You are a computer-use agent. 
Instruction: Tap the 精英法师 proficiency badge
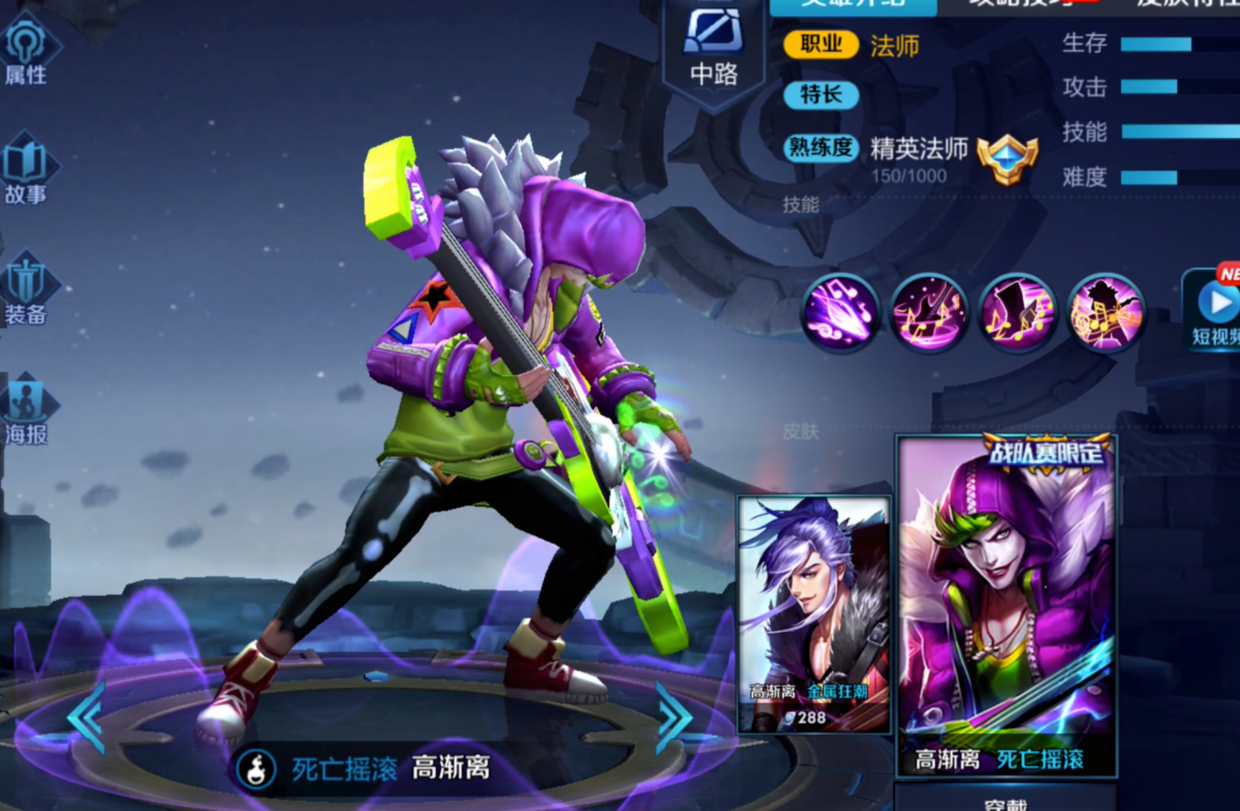point(1007,159)
